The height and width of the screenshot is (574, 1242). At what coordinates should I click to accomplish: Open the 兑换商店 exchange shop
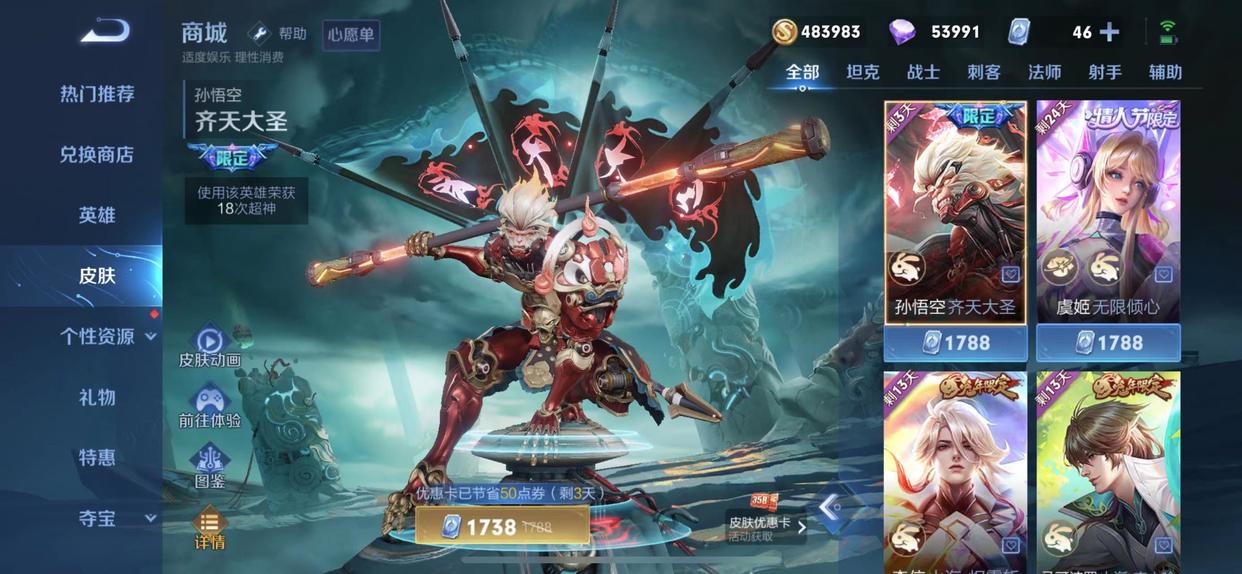[97, 155]
